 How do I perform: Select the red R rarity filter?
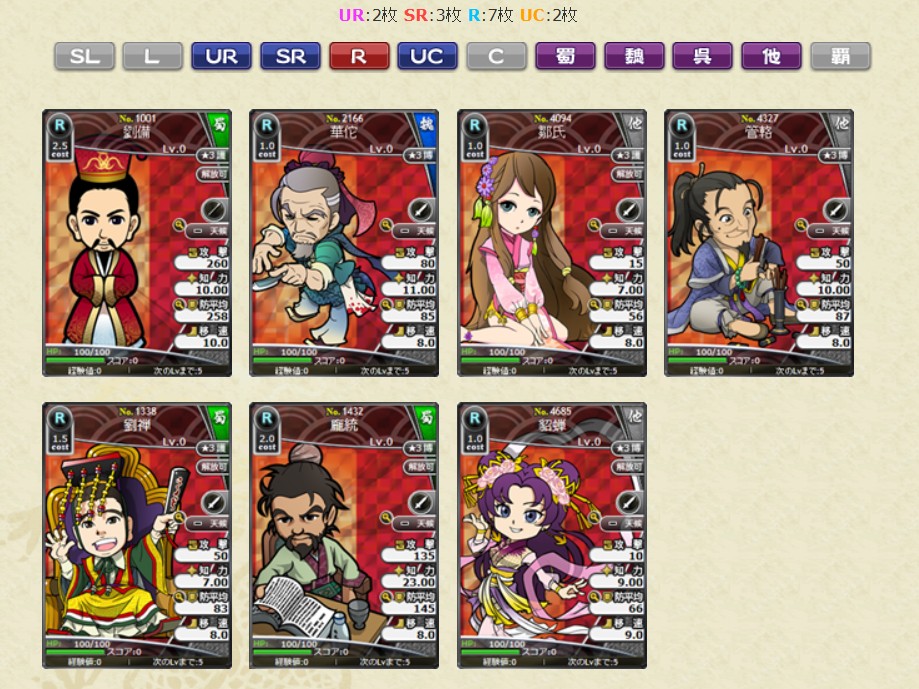(x=359, y=56)
